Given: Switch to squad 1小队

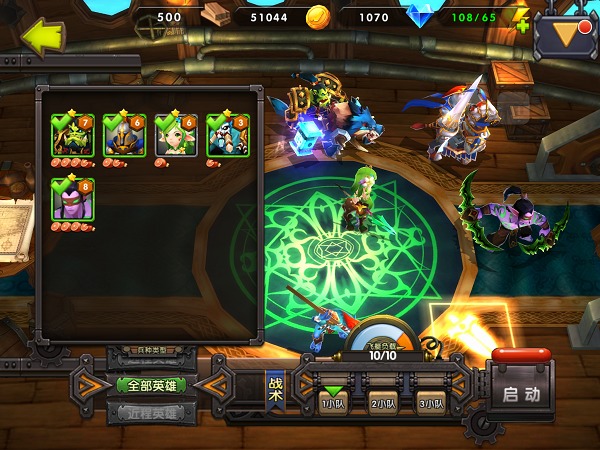Looking at the screenshot, I should tap(332, 400).
